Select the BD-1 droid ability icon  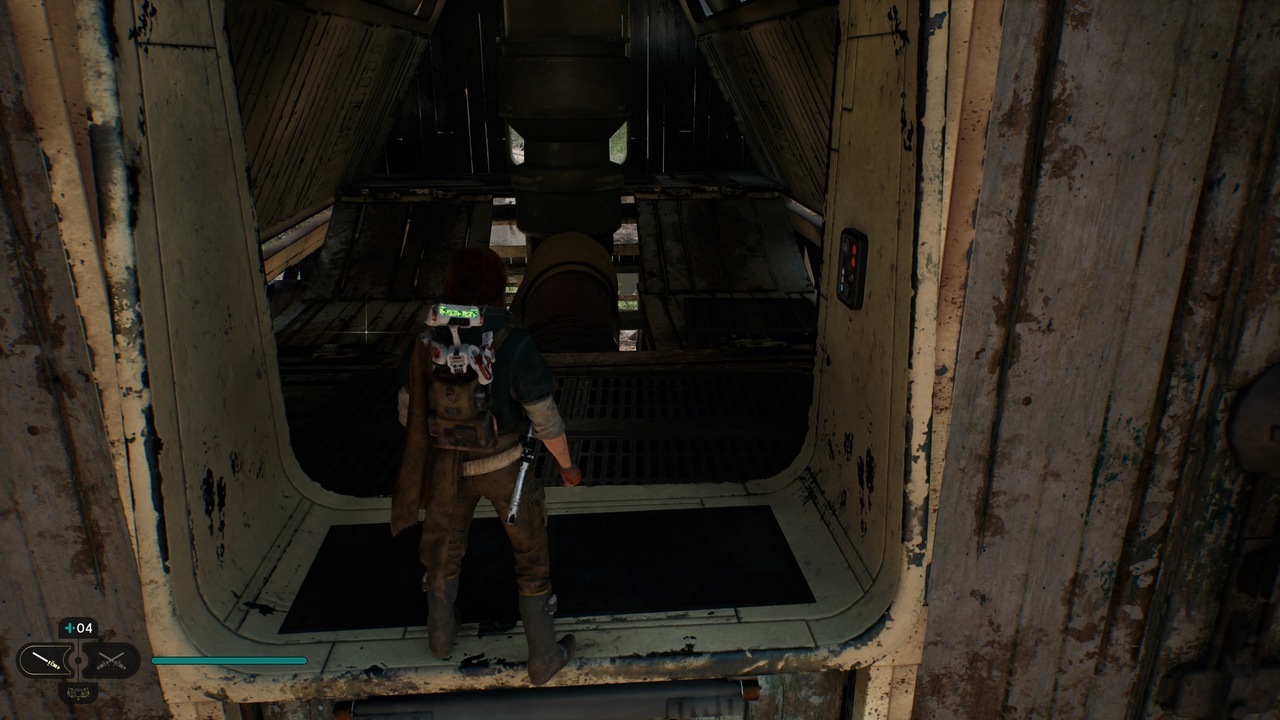78,693
